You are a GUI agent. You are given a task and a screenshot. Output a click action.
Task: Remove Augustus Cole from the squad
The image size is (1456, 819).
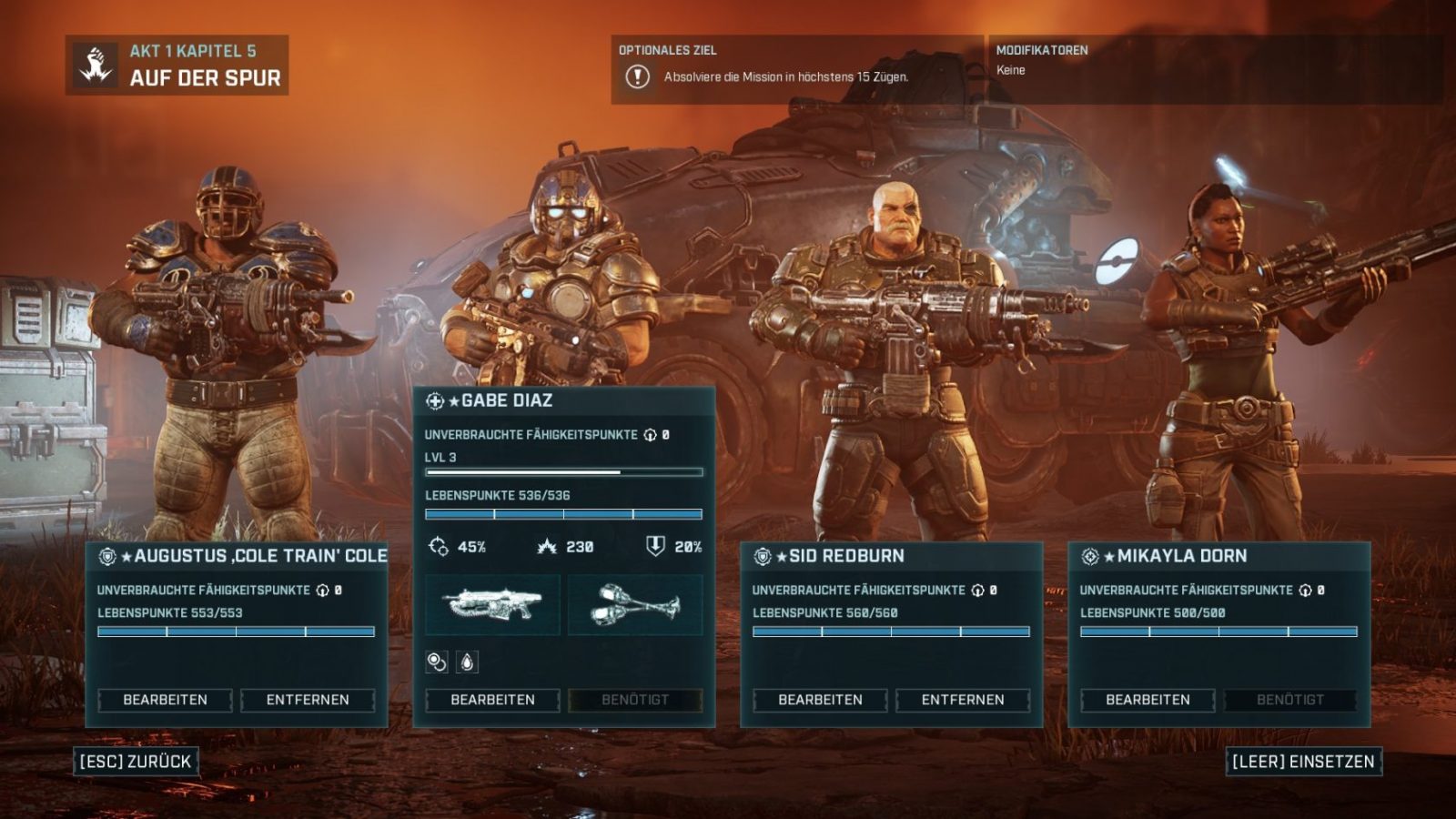[308, 700]
